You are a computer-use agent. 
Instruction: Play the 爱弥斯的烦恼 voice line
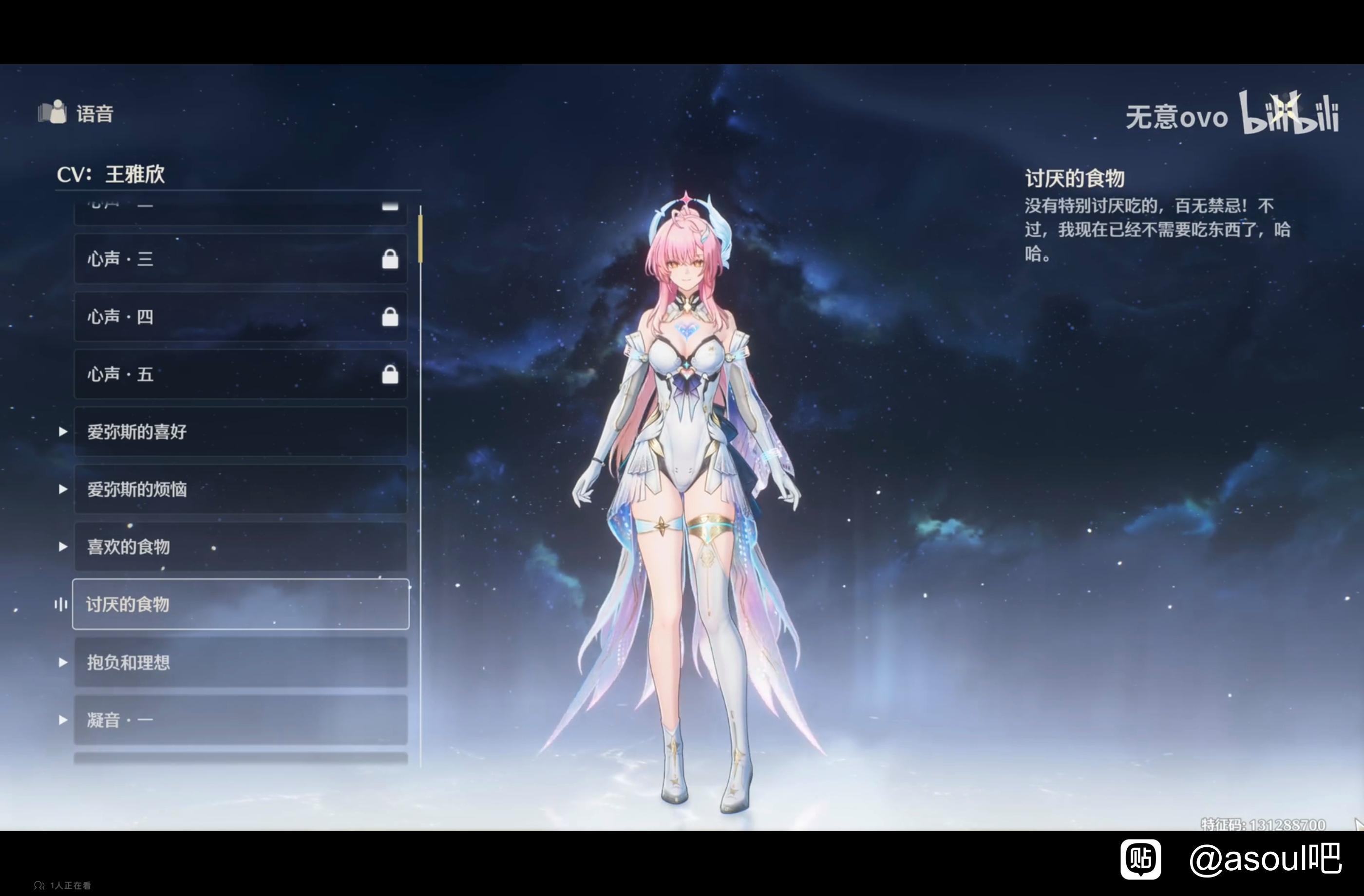click(x=240, y=489)
